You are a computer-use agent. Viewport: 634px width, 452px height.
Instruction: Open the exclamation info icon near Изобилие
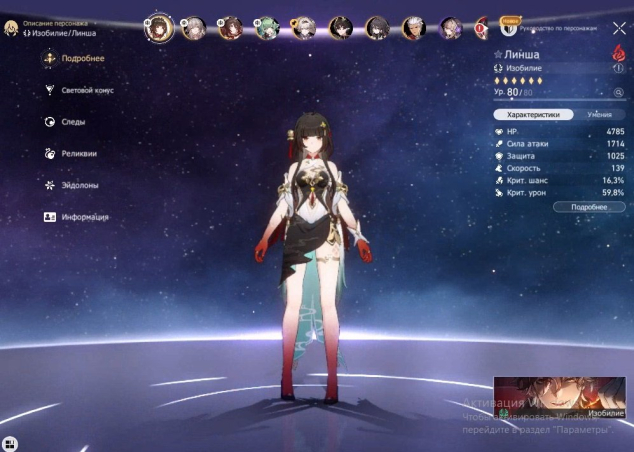tap(618, 68)
